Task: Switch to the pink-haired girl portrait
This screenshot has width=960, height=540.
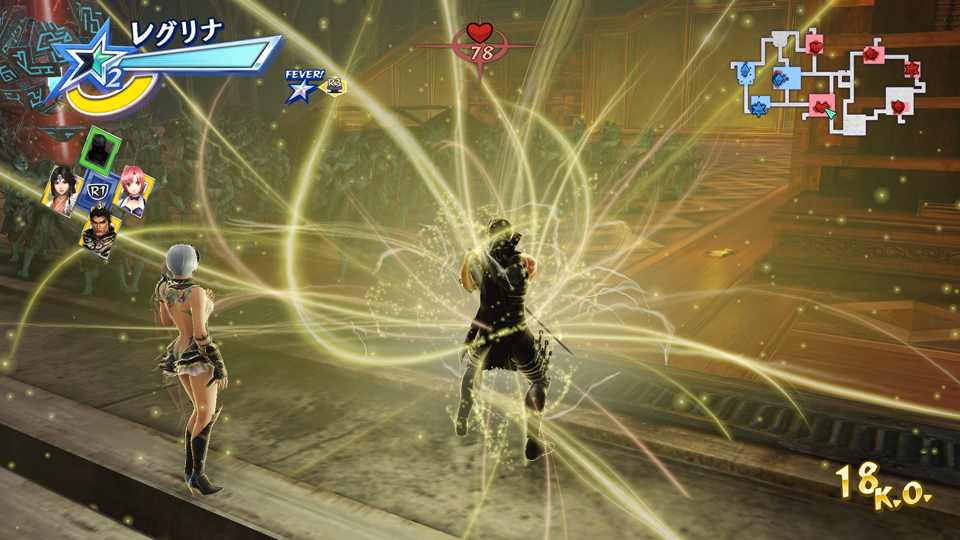Action: click(x=133, y=190)
